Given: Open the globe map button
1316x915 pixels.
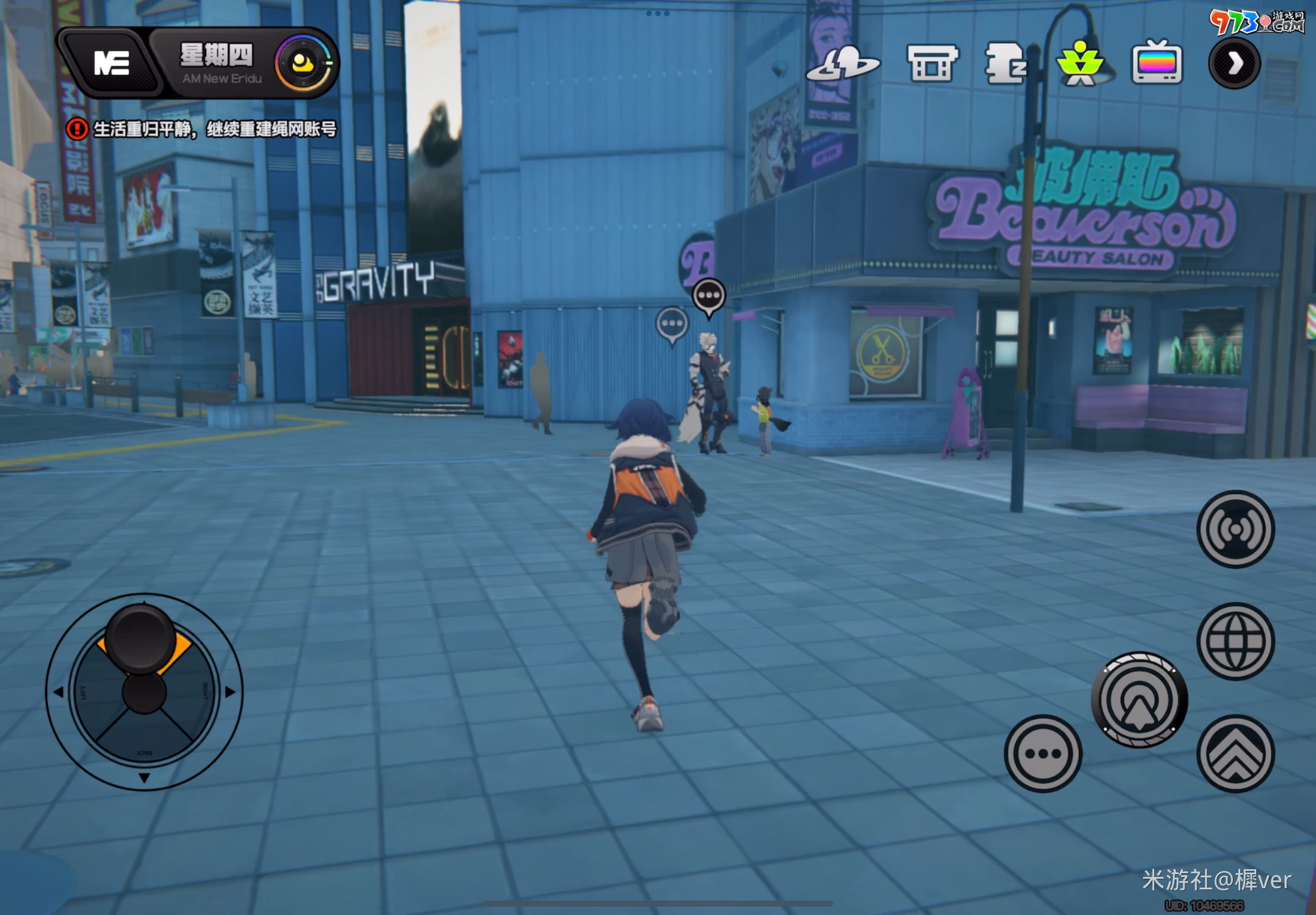Looking at the screenshot, I should point(1235,641).
